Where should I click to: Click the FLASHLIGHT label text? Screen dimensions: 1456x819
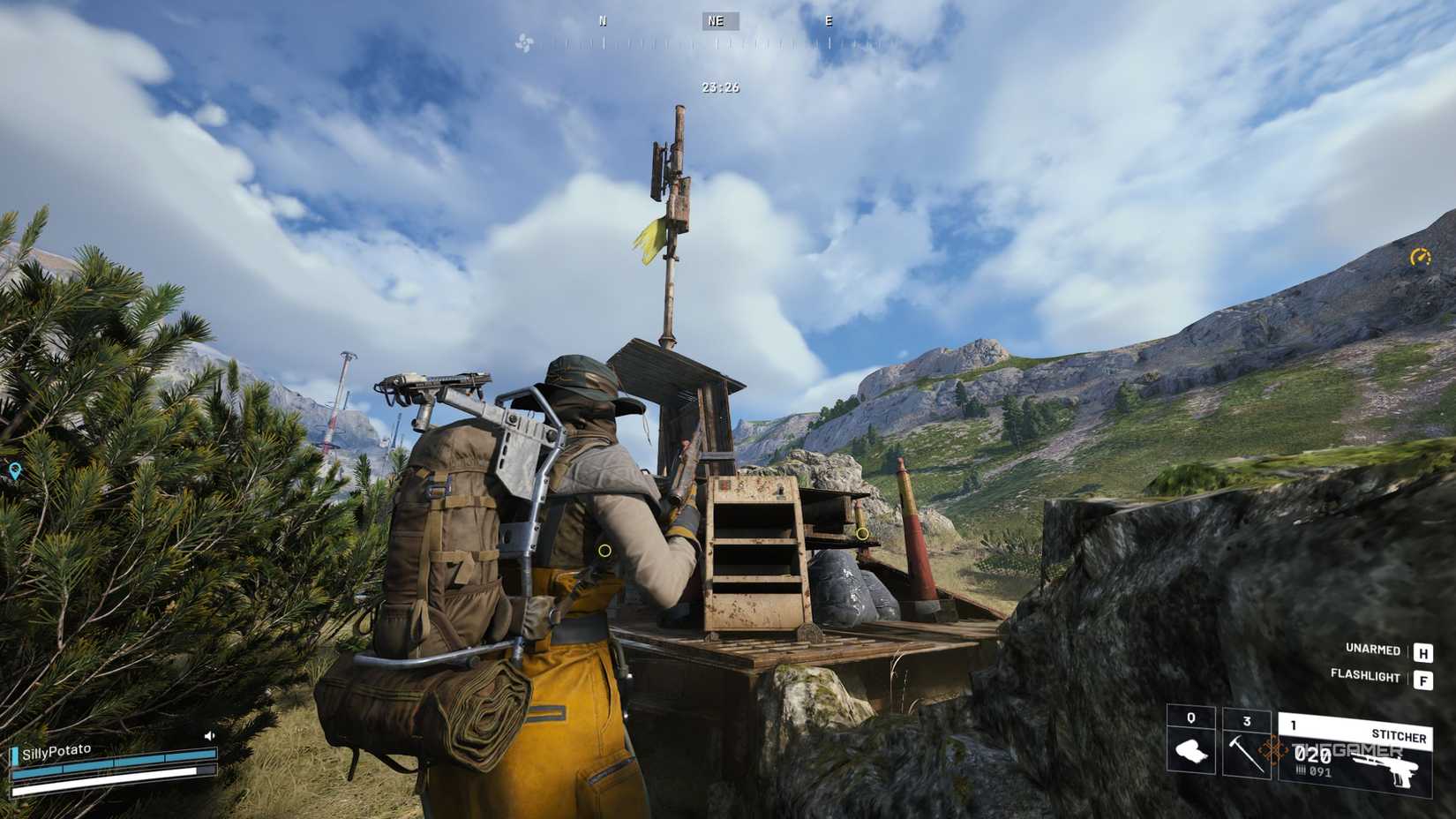tap(1364, 678)
